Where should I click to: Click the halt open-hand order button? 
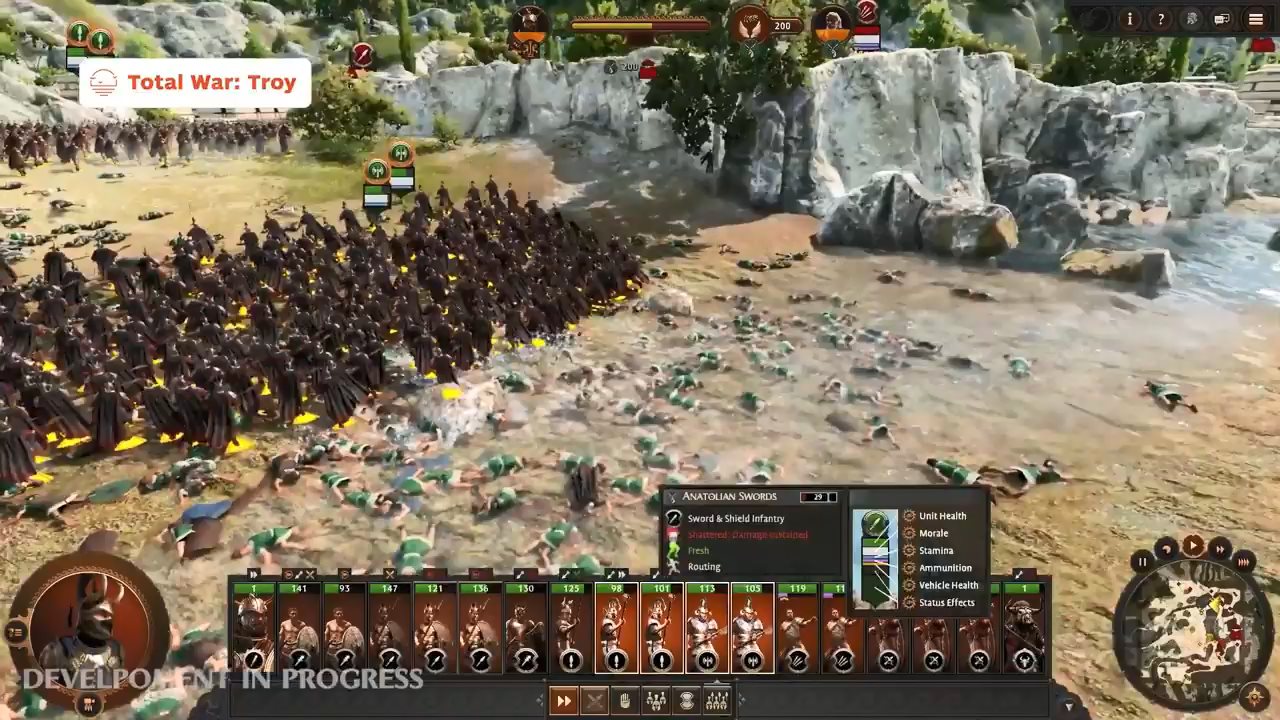tap(625, 701)
